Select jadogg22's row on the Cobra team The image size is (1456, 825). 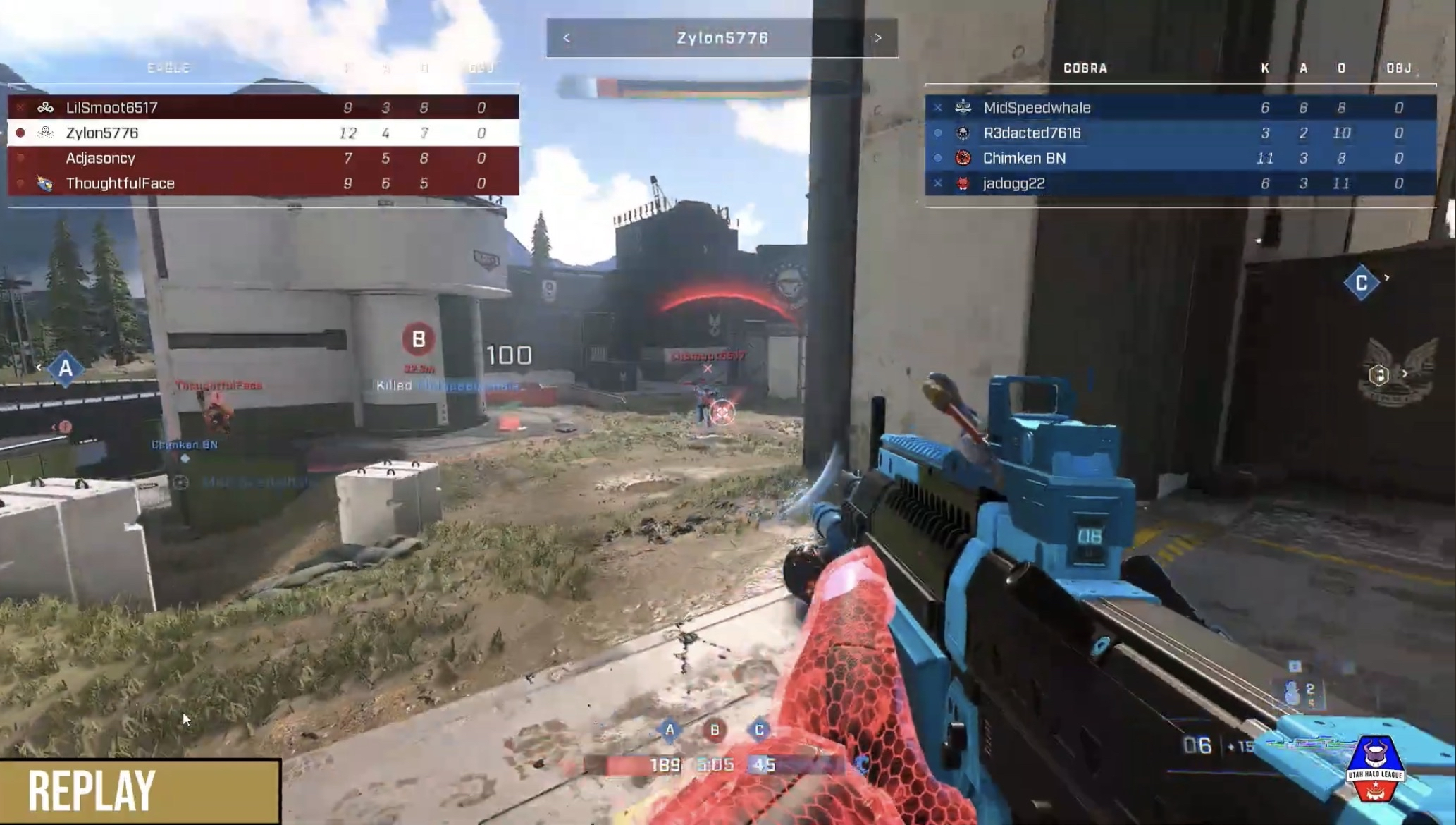[x=1180, y=183]
